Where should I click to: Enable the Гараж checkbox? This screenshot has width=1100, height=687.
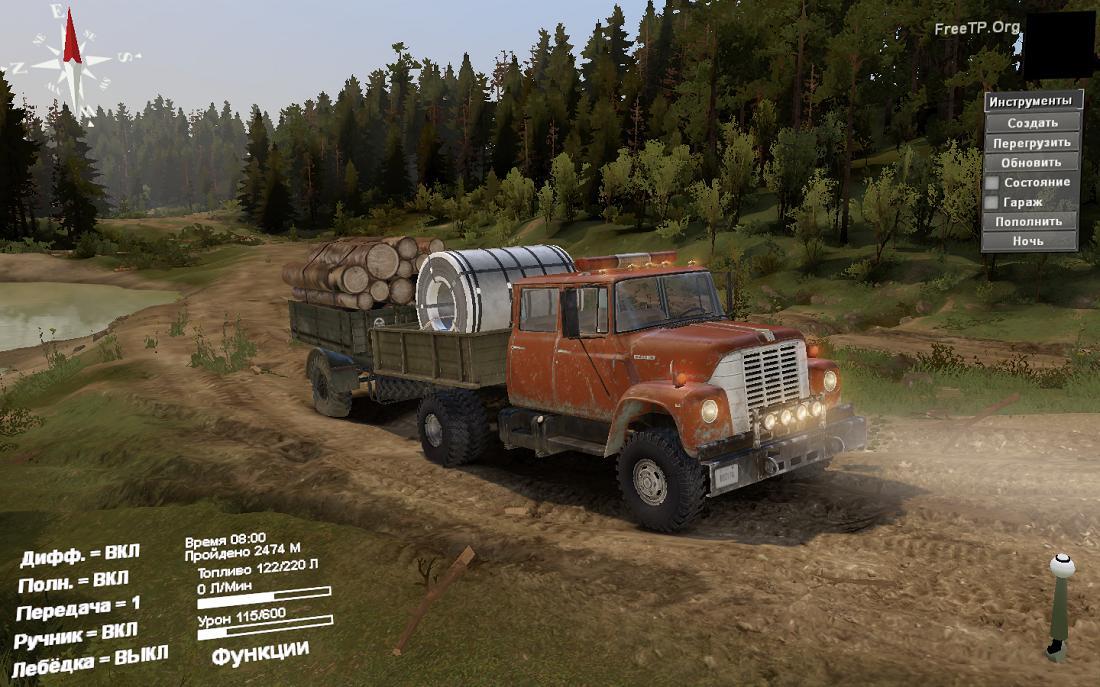tap(992, 202)
